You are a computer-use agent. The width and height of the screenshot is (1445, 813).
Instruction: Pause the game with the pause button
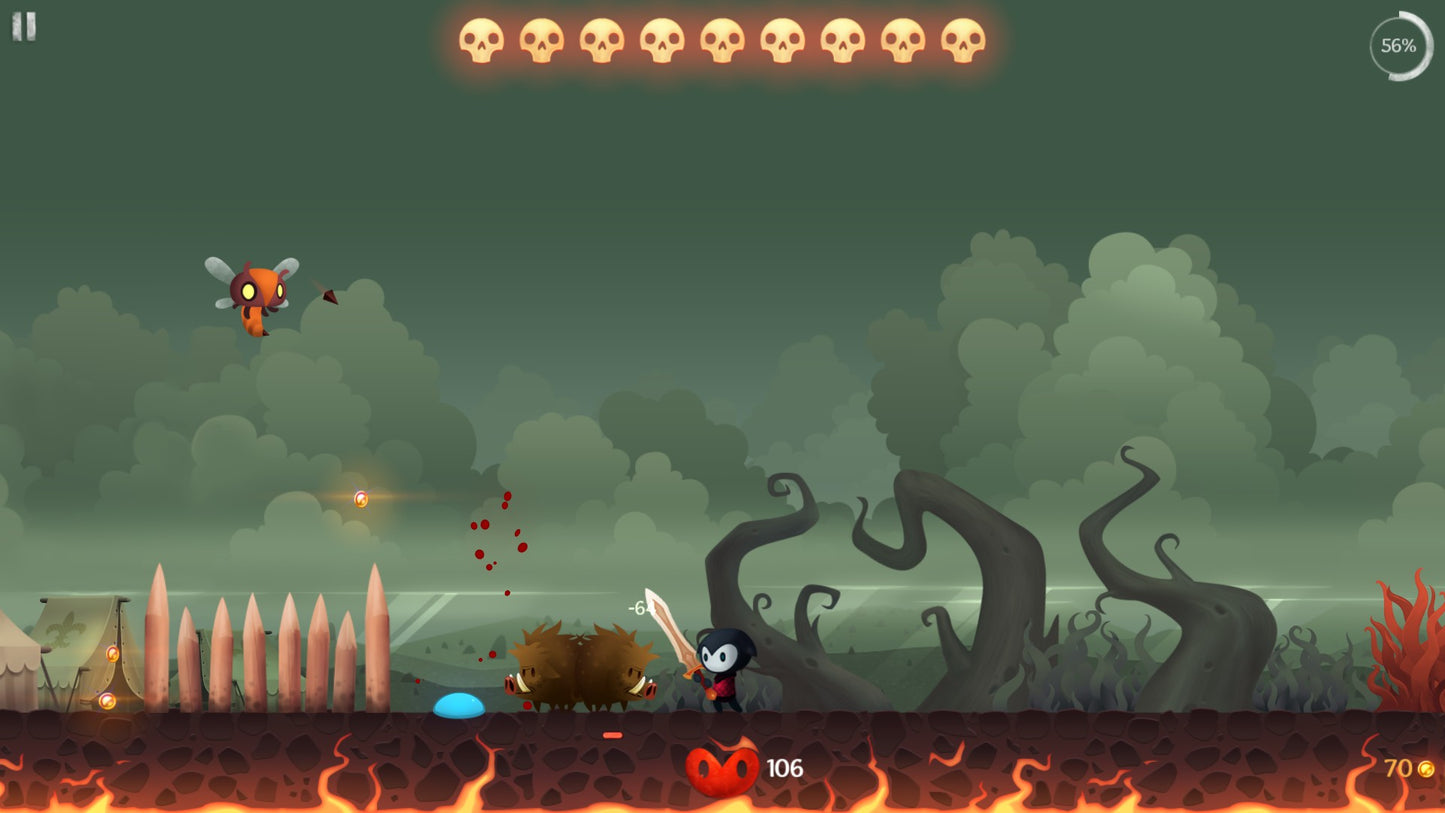24,26
